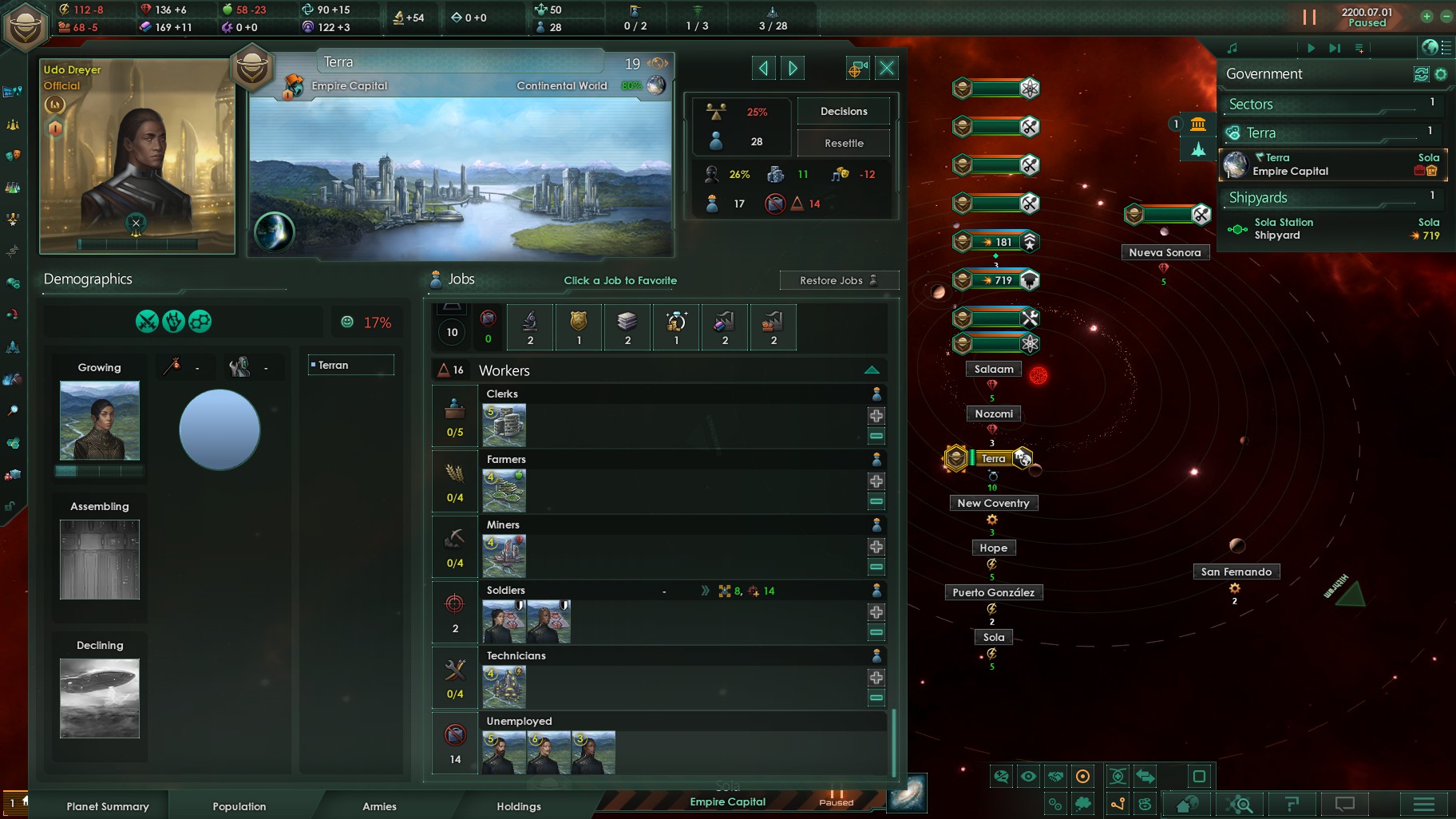Switch to the Population tab
The image size is (1456, 819).
(239, 806)
